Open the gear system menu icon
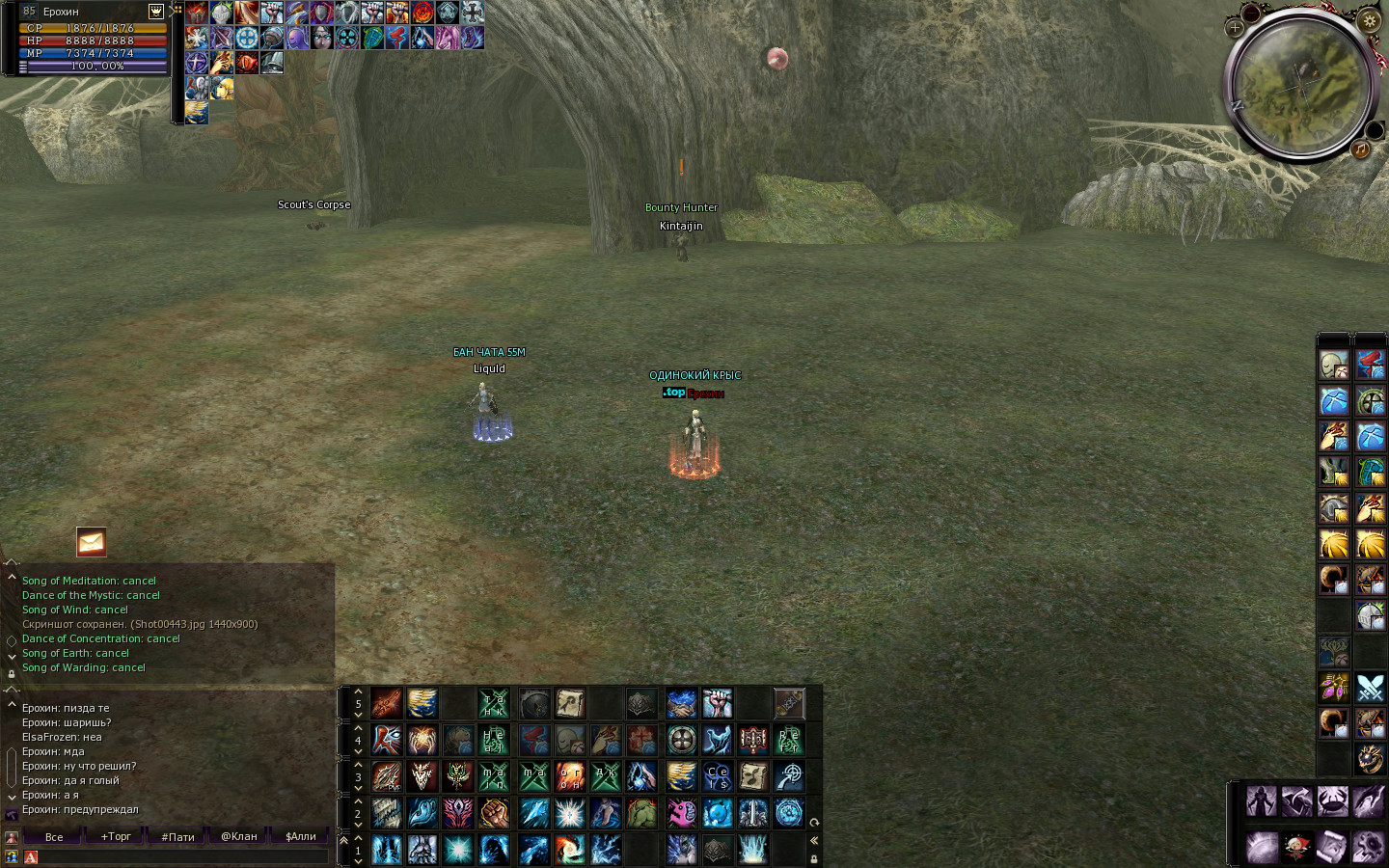The image size is (1389, 868). (x=1370, y=19)
